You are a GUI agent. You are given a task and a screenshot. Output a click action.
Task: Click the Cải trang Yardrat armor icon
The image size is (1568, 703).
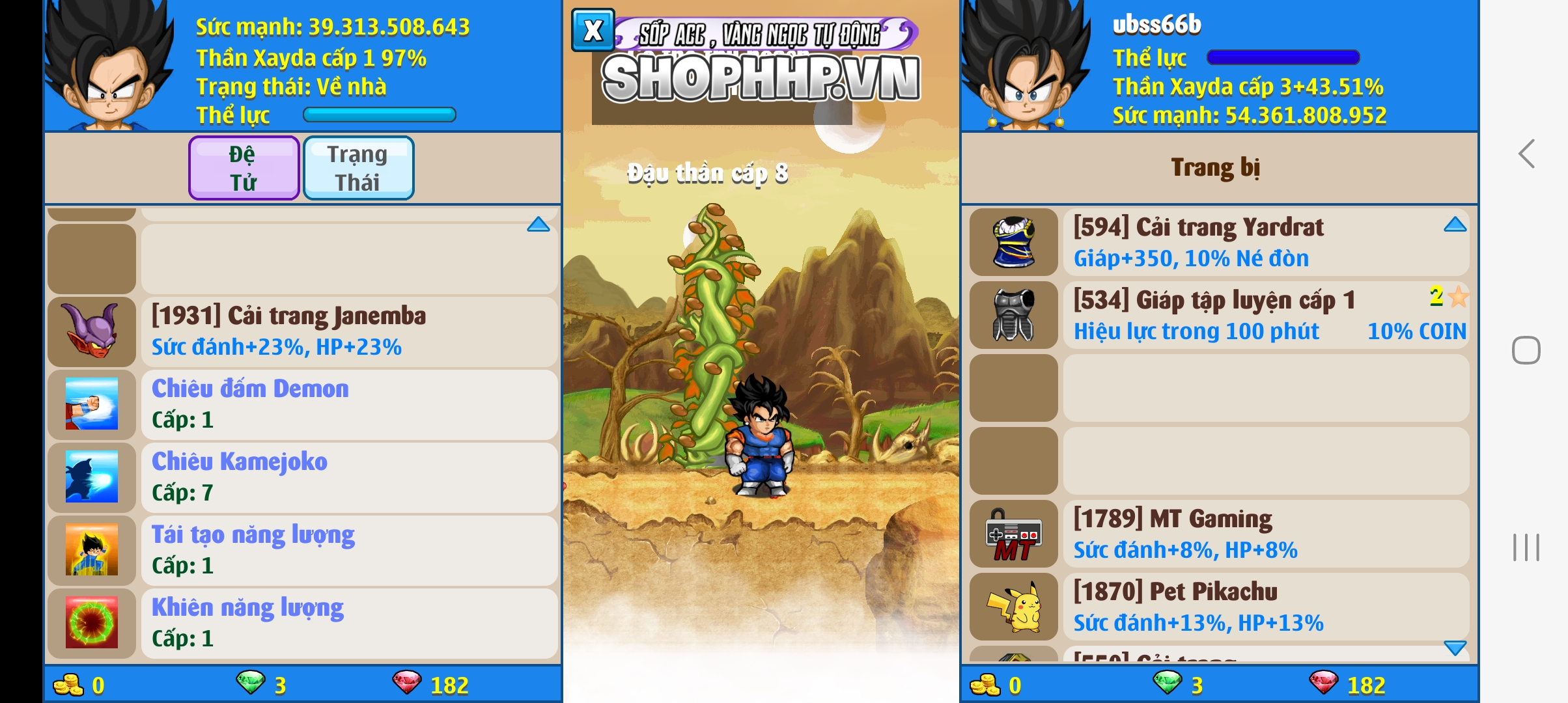pos(1014,242)
